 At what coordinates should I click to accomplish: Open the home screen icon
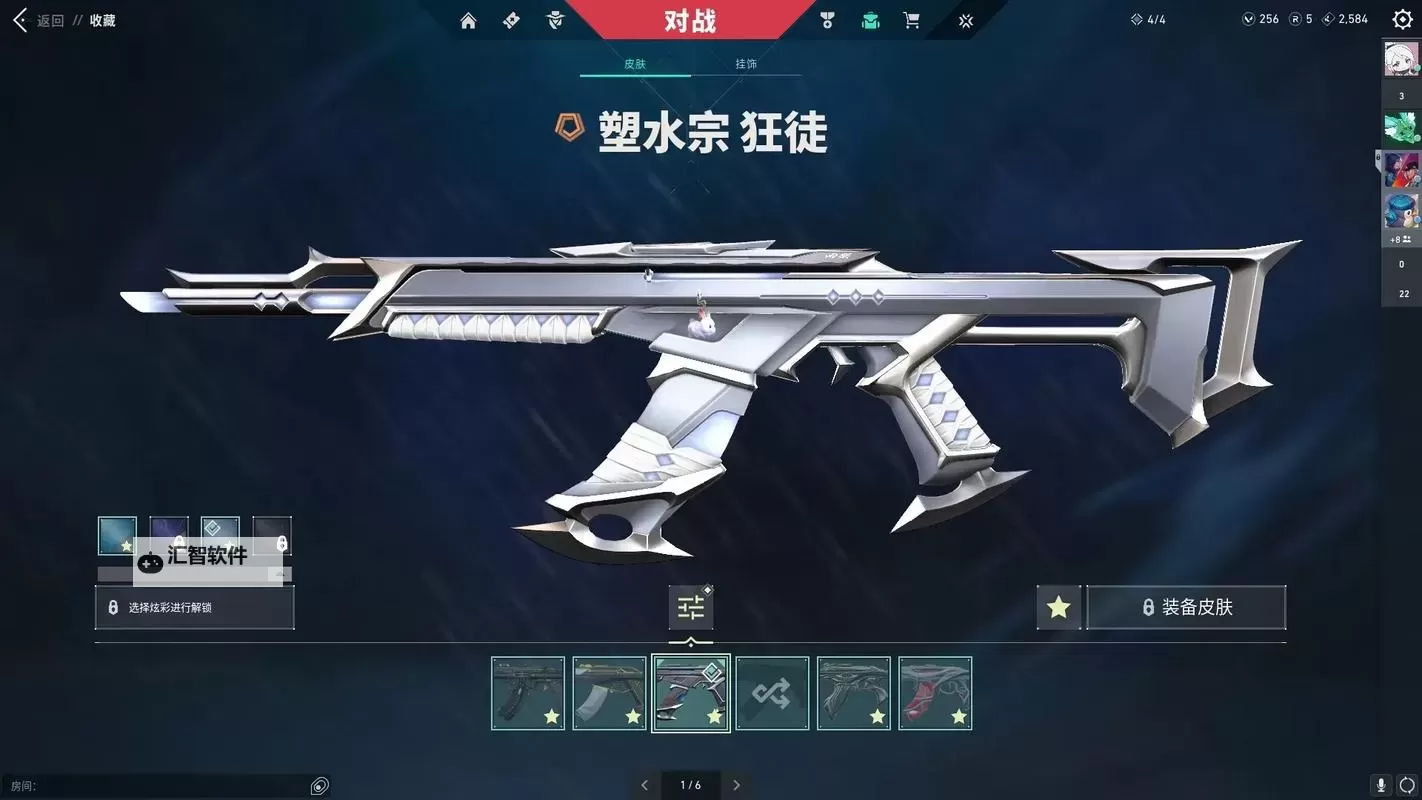click(x=467, y=19)
